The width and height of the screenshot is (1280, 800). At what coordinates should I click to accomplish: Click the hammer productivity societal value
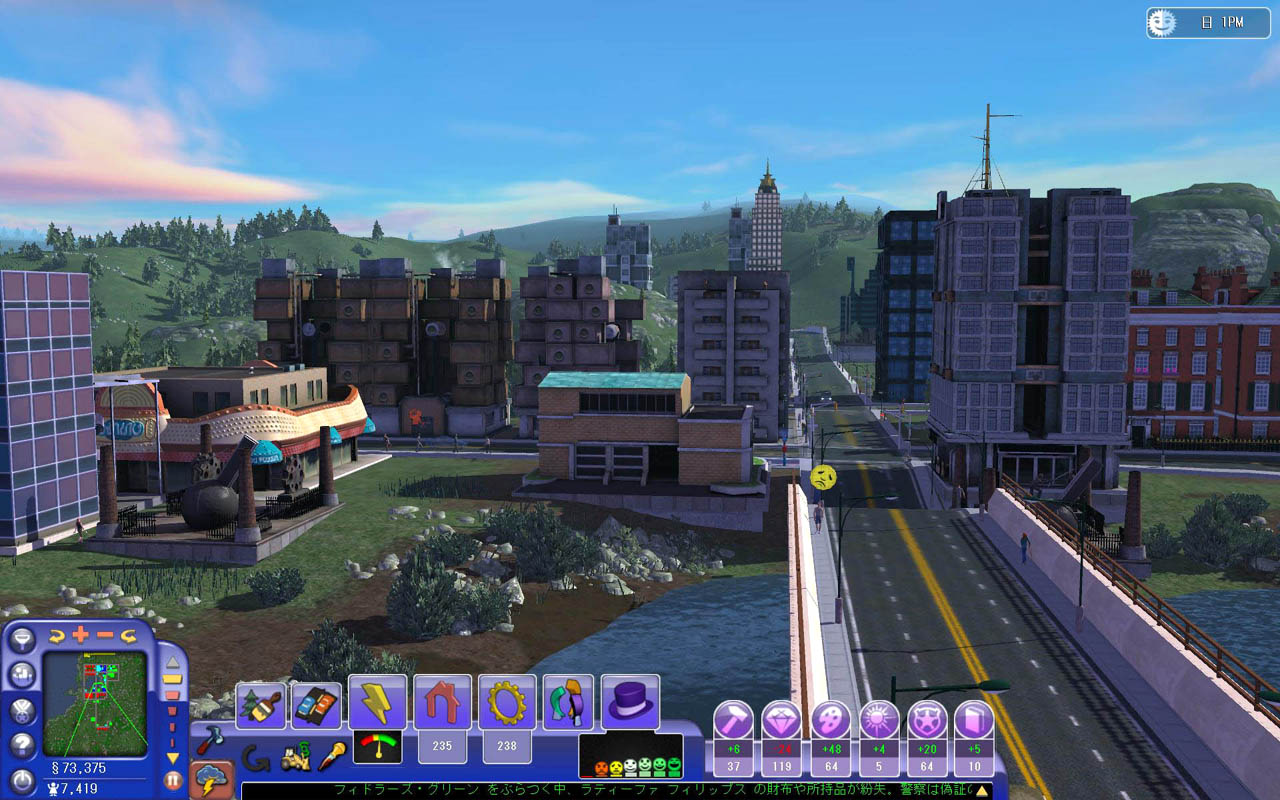(733, 720)
